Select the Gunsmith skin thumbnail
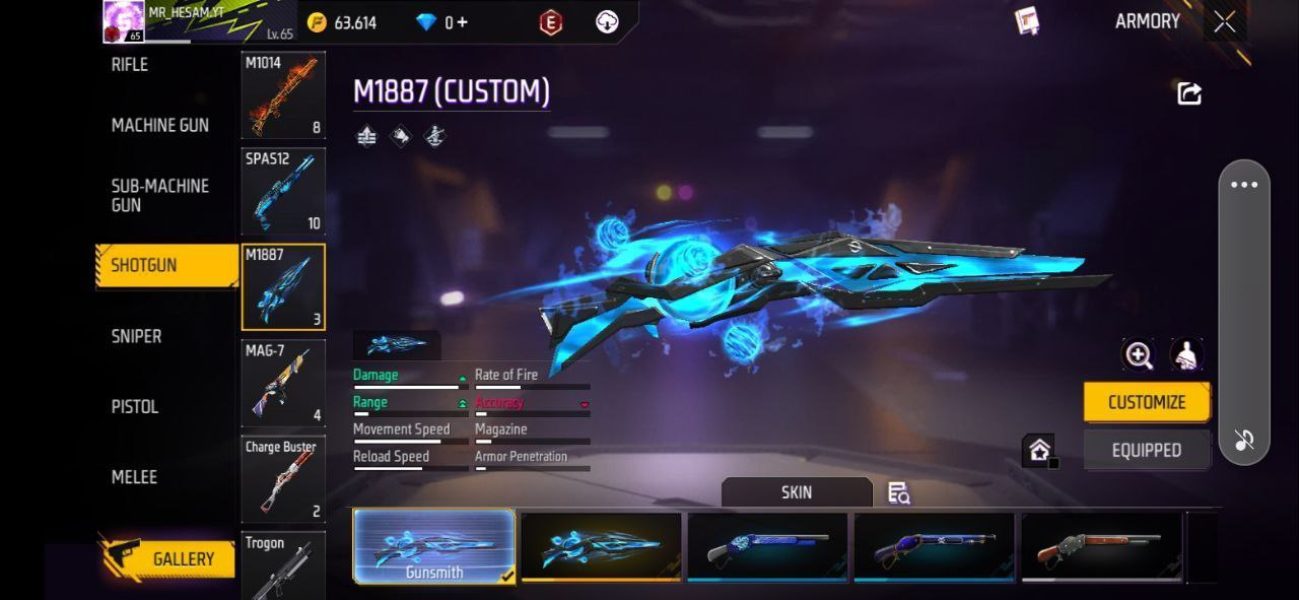This screenshot has height=600, width=1299. tap(434, 546)
